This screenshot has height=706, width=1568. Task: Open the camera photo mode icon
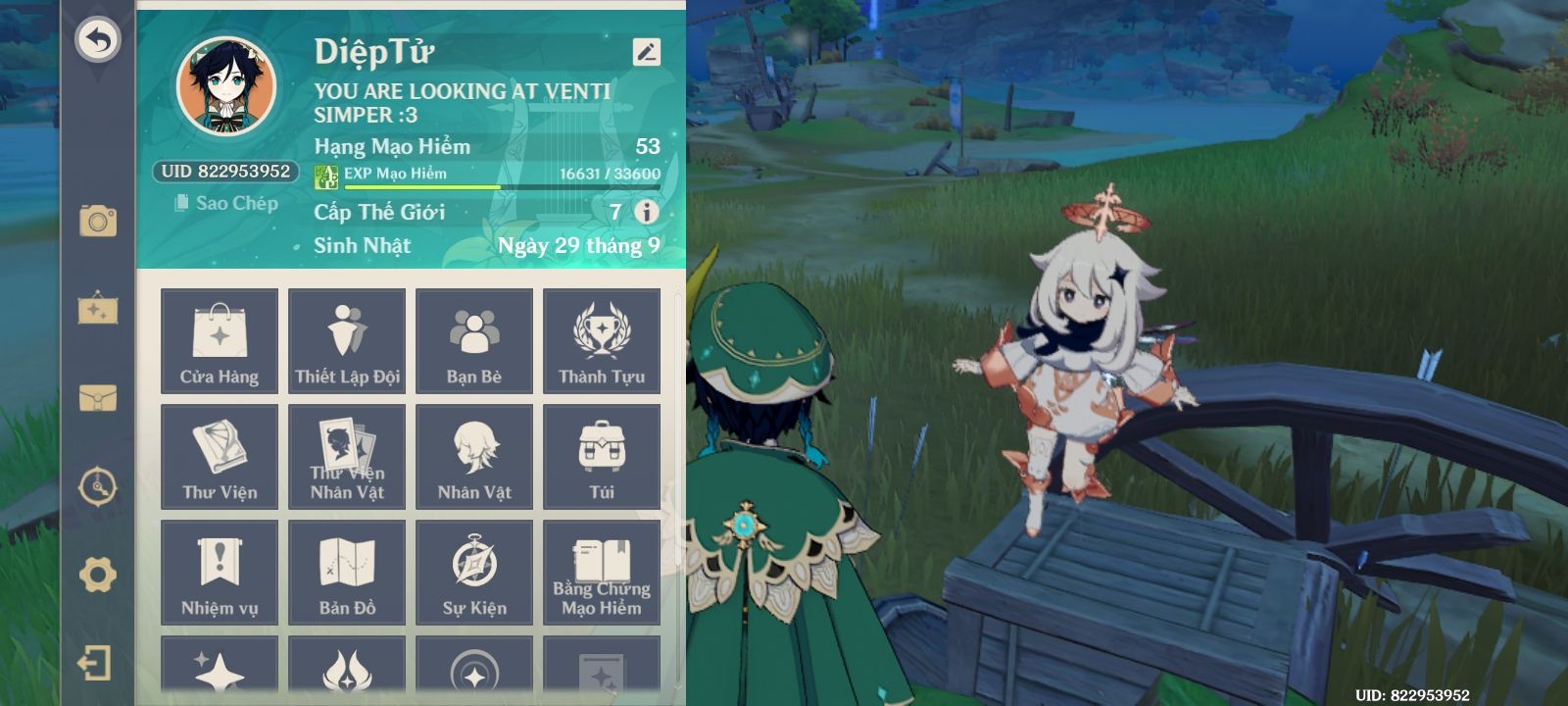coord(97,221)
